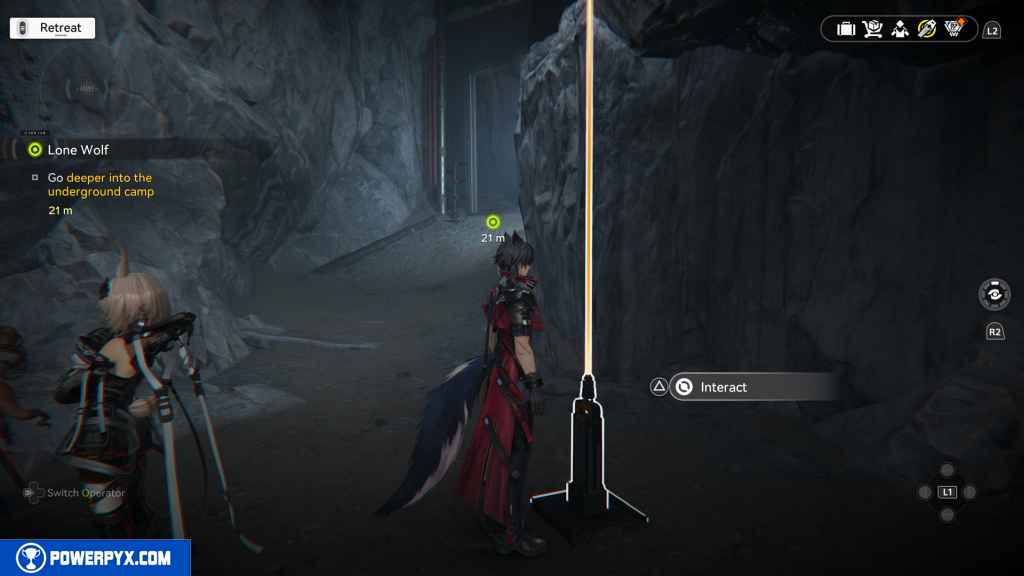Open the operator character icon
This screenshot has height=576, width=1024.
click(x=900, y=29)
